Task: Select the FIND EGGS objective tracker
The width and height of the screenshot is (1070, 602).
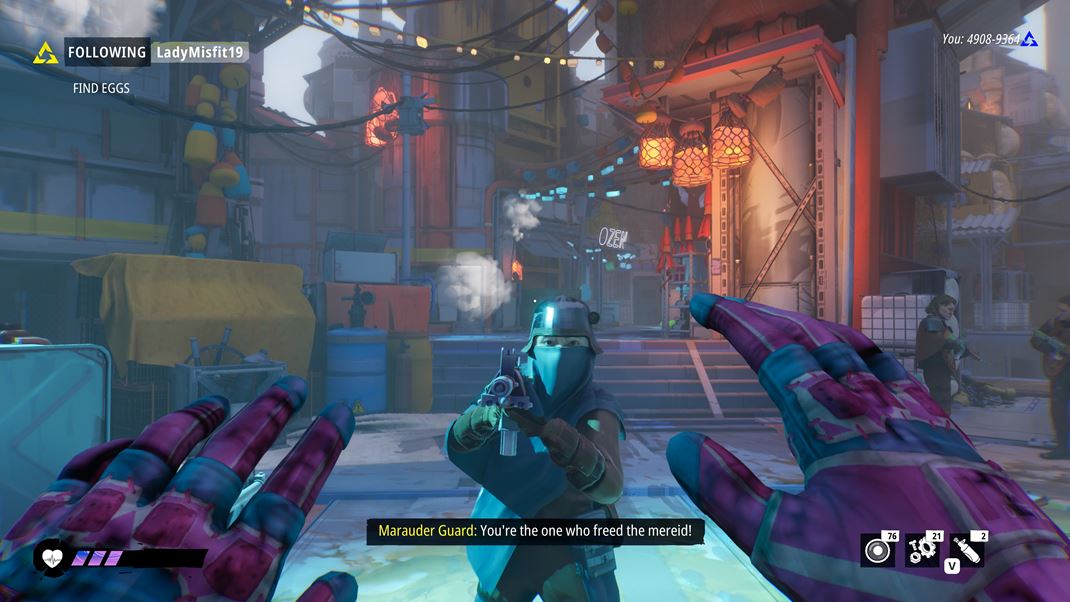Action: (x=101, y=88)
